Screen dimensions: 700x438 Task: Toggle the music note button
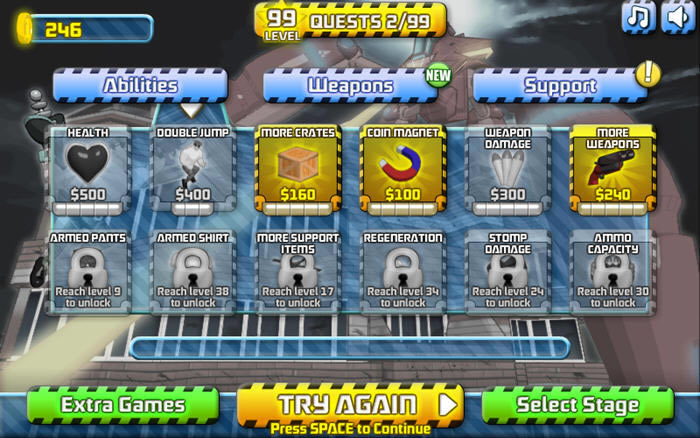coord(639,17)
